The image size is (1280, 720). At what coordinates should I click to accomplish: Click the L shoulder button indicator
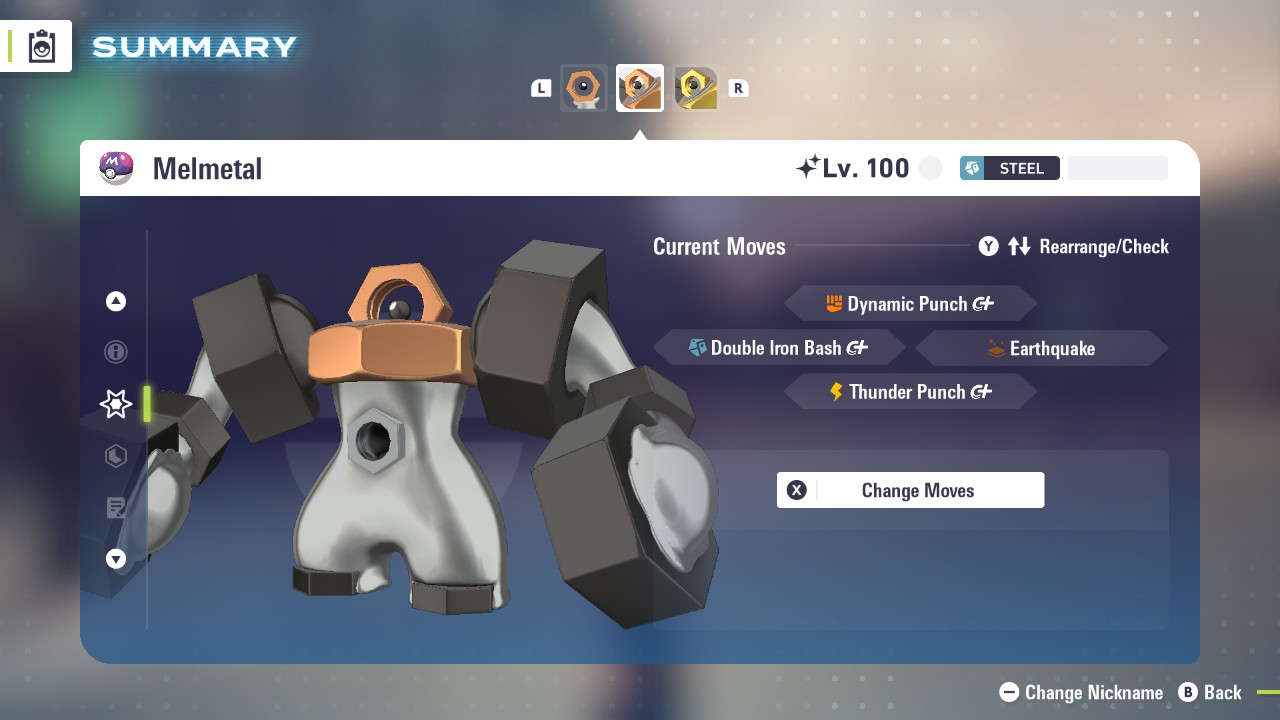point(541,87)
